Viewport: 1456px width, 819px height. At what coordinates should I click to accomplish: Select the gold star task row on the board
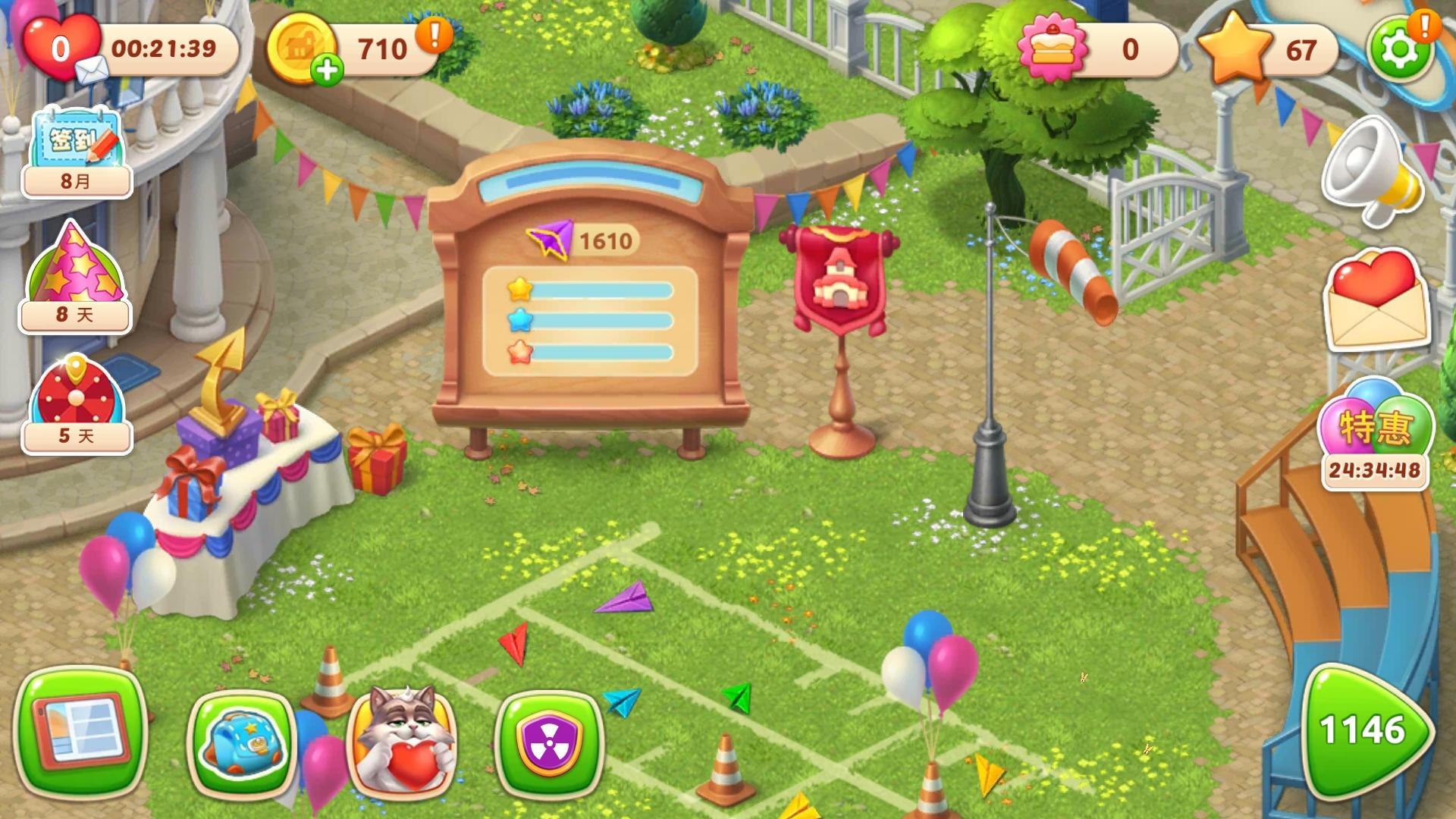click(x=591, y=288)
